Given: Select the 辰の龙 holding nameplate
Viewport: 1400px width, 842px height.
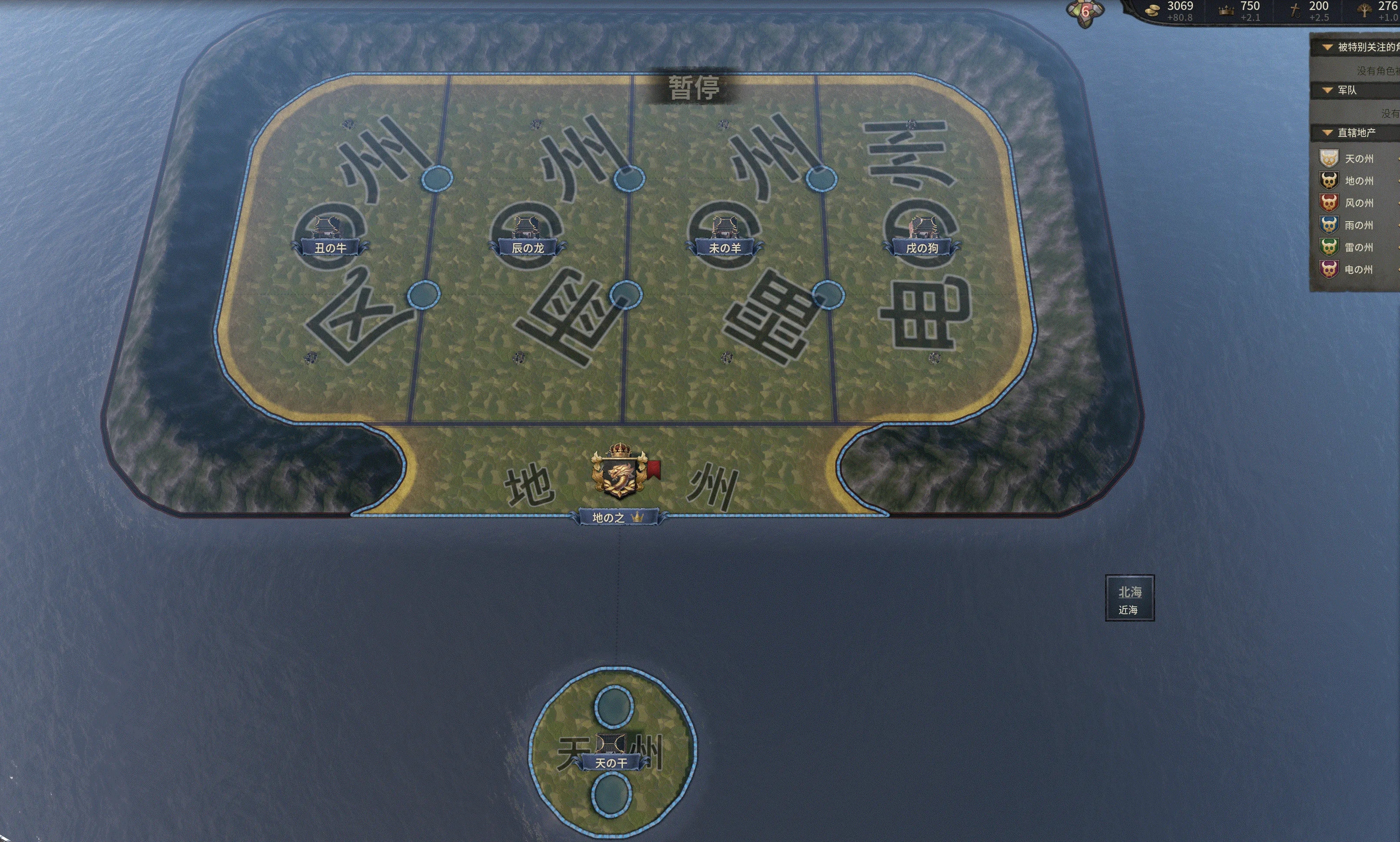Looking at the screenshot, I should tap(528, 248).
